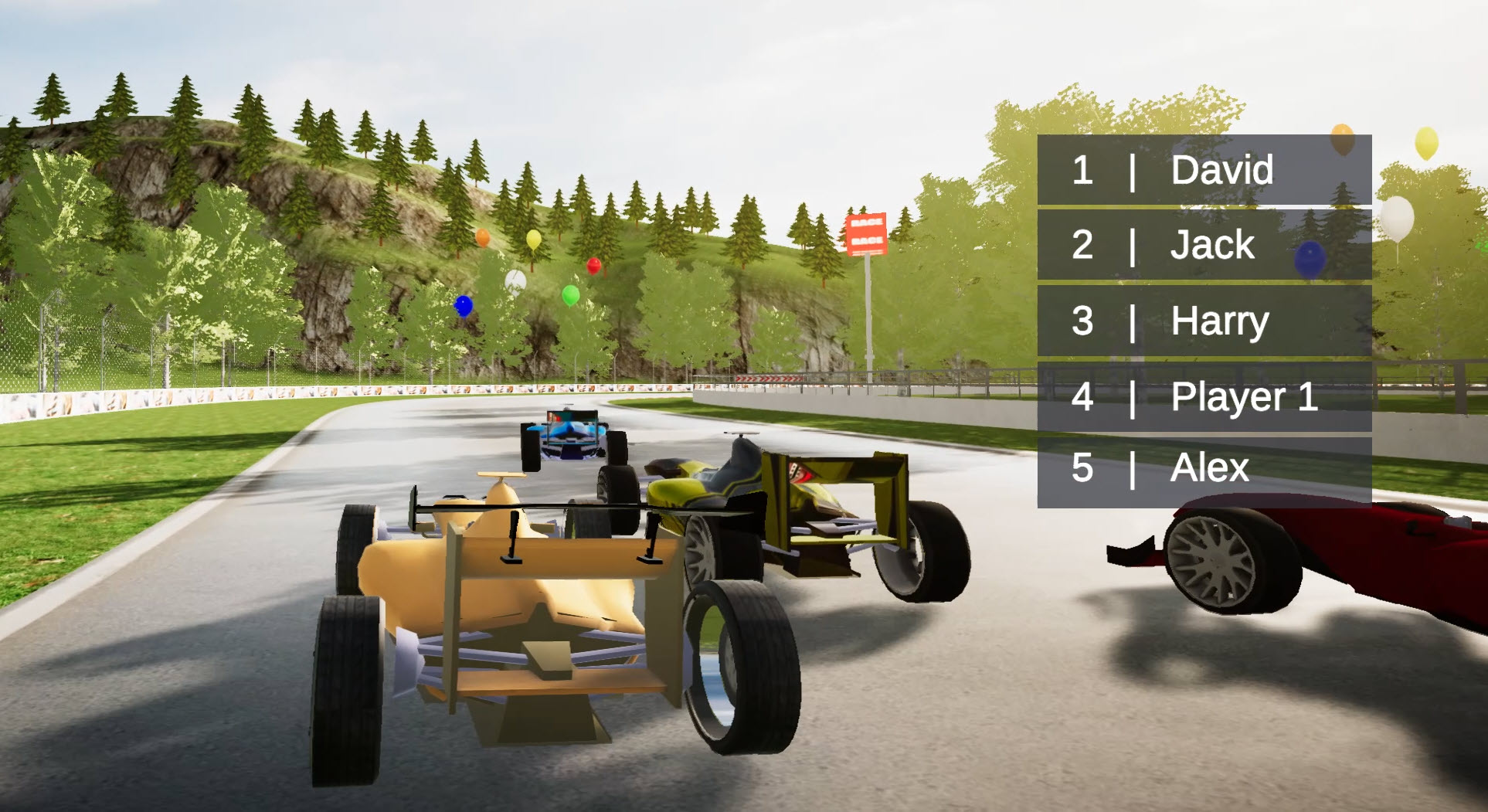This screenshot has height=812, width=1488.
Task: Click the divider bar between David and Jack
Action: [x=1204, y=207]
